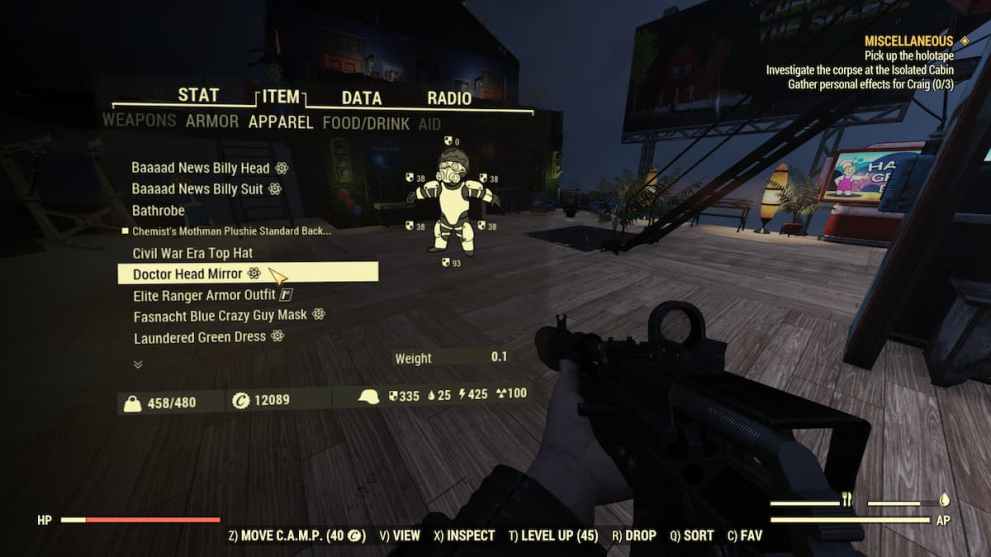Select the APPAREL category

(x=281, y=122)
